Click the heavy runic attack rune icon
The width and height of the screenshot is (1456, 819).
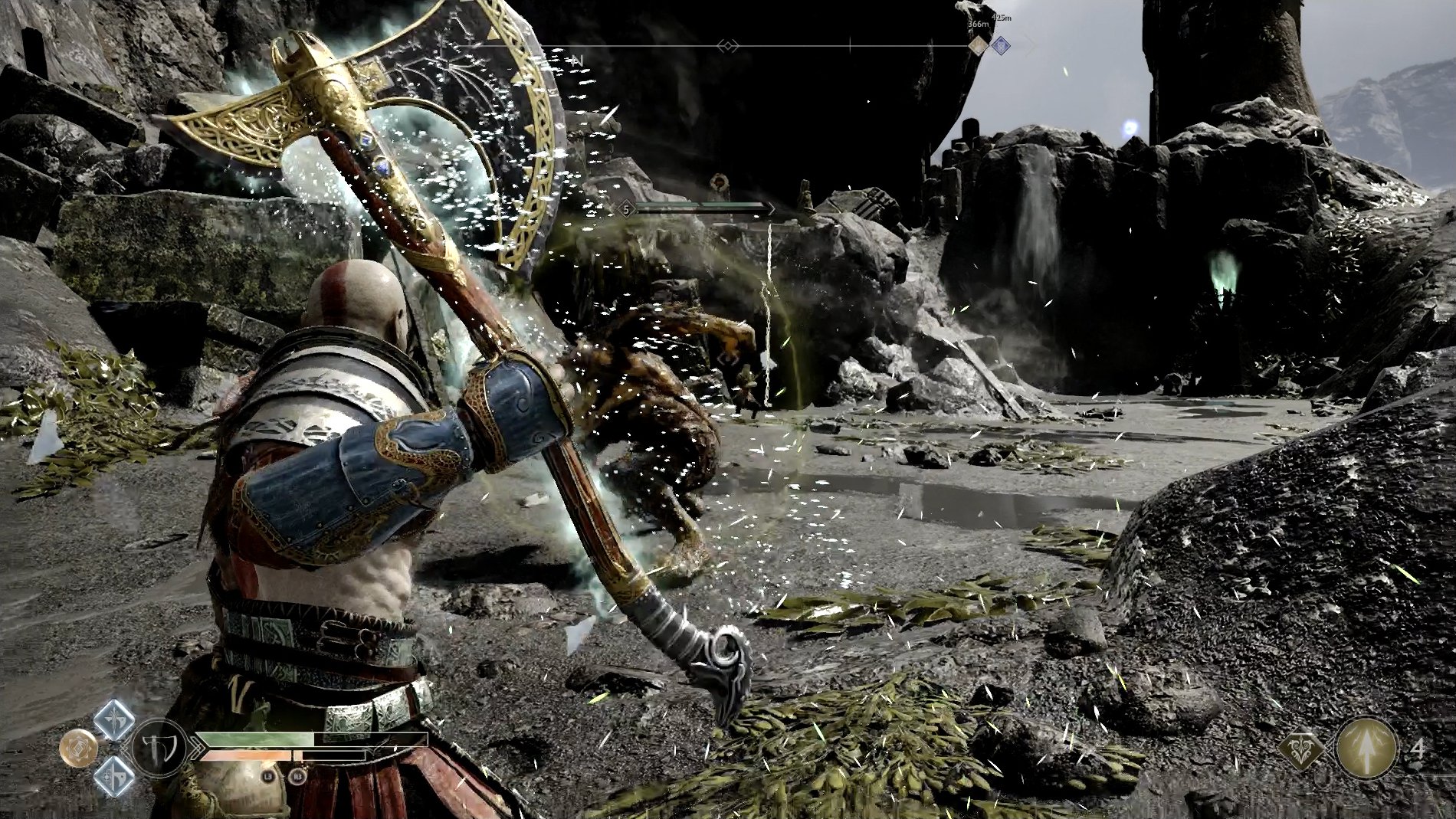coord(115,778)
